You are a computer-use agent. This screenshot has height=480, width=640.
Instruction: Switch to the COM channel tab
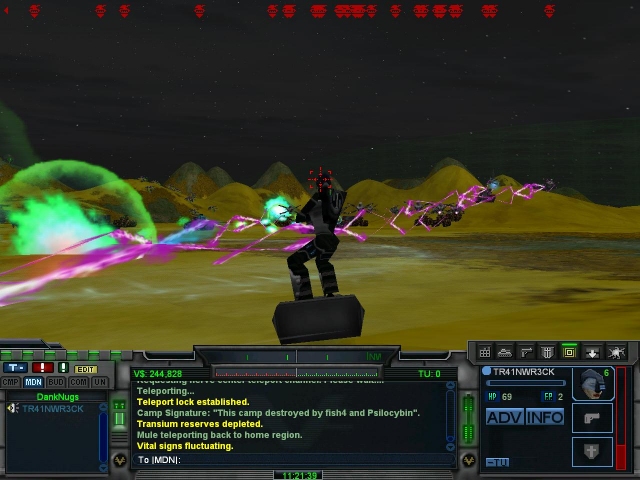point(79,382)
